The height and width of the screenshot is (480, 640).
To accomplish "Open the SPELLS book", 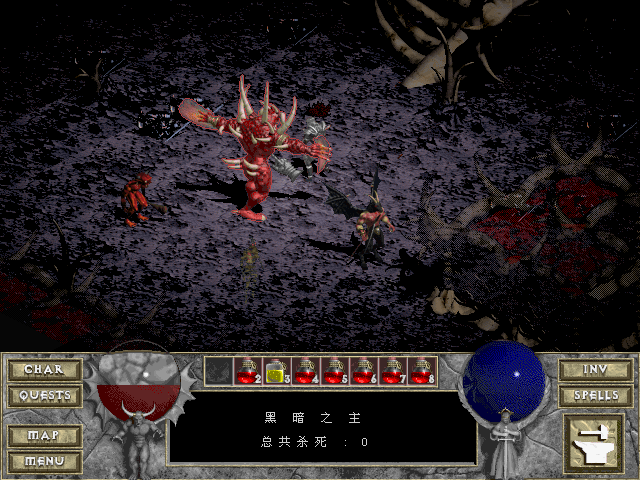I will 595,396.
